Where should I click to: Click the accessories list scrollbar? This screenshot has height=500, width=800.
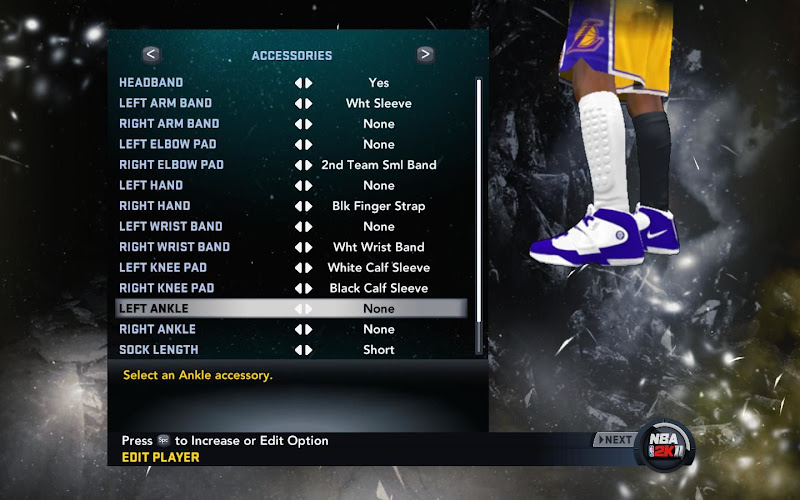click(x=479, y=215)
